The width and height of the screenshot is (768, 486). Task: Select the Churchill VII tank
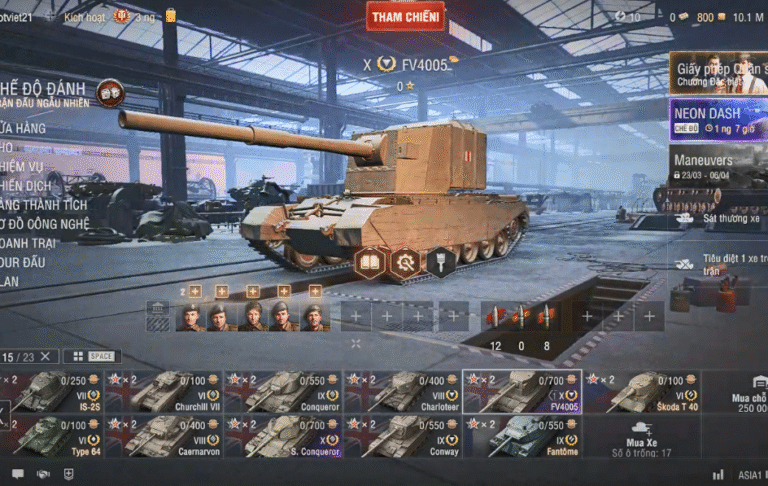(x=163, y=392)
